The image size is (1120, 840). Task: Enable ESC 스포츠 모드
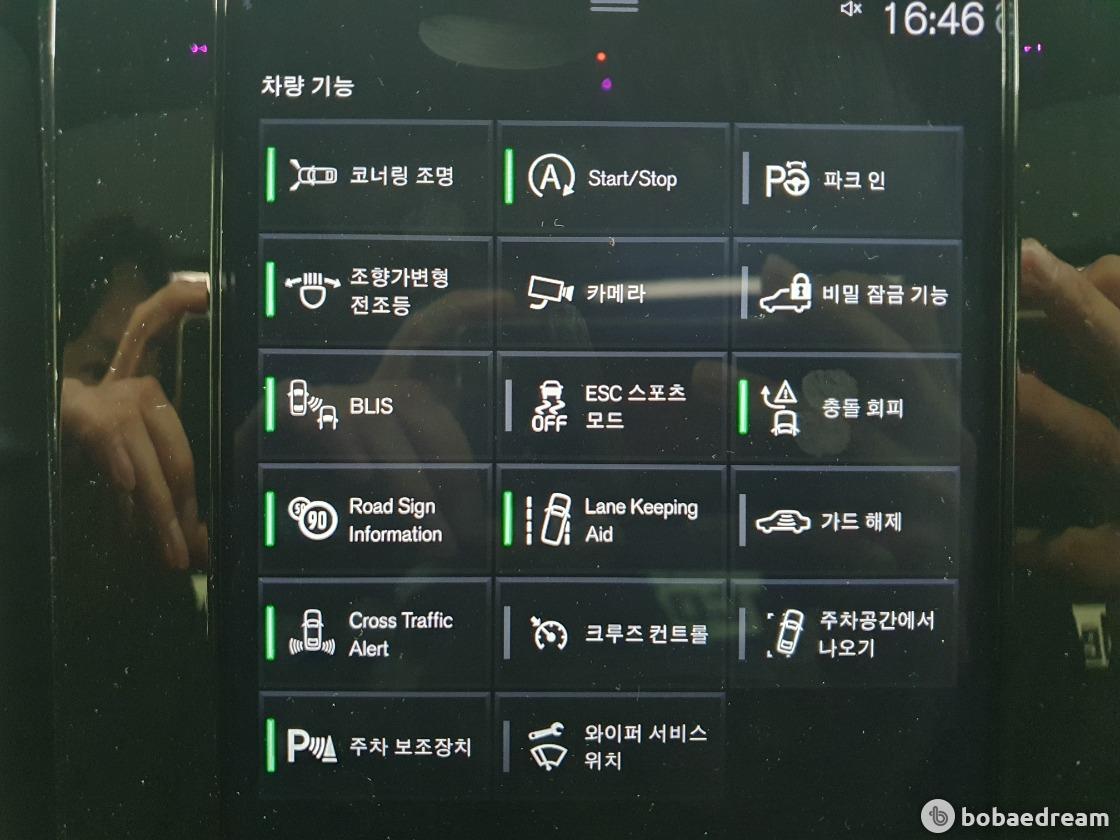612,406
